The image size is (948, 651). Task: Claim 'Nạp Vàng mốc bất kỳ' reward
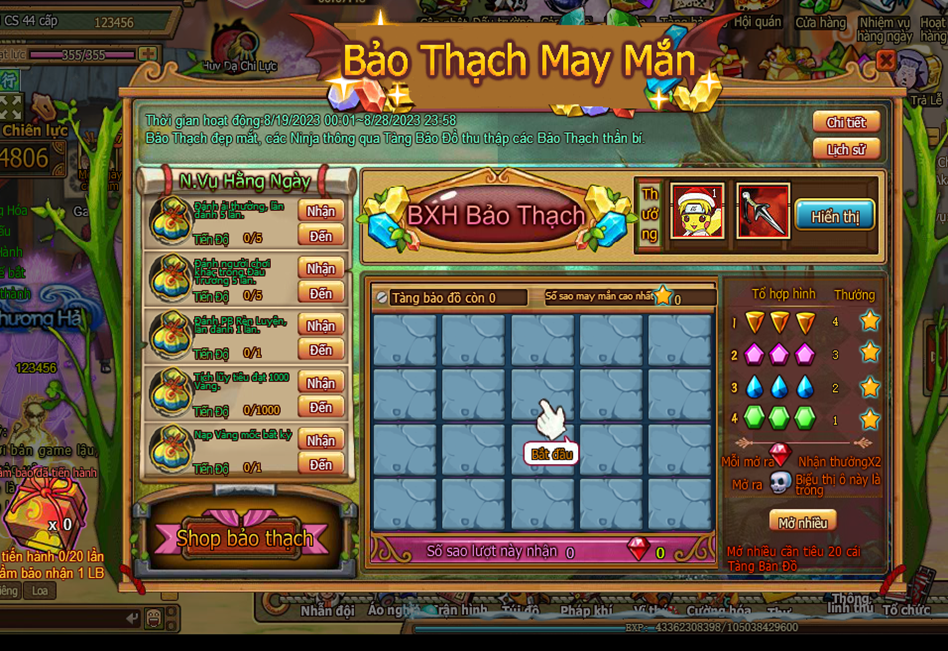[321, 441]
